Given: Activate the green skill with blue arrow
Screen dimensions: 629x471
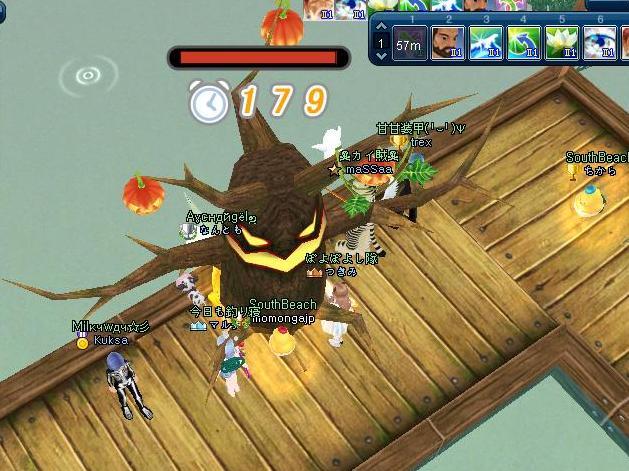Looking at the screenshot, I should pos(522,44).
